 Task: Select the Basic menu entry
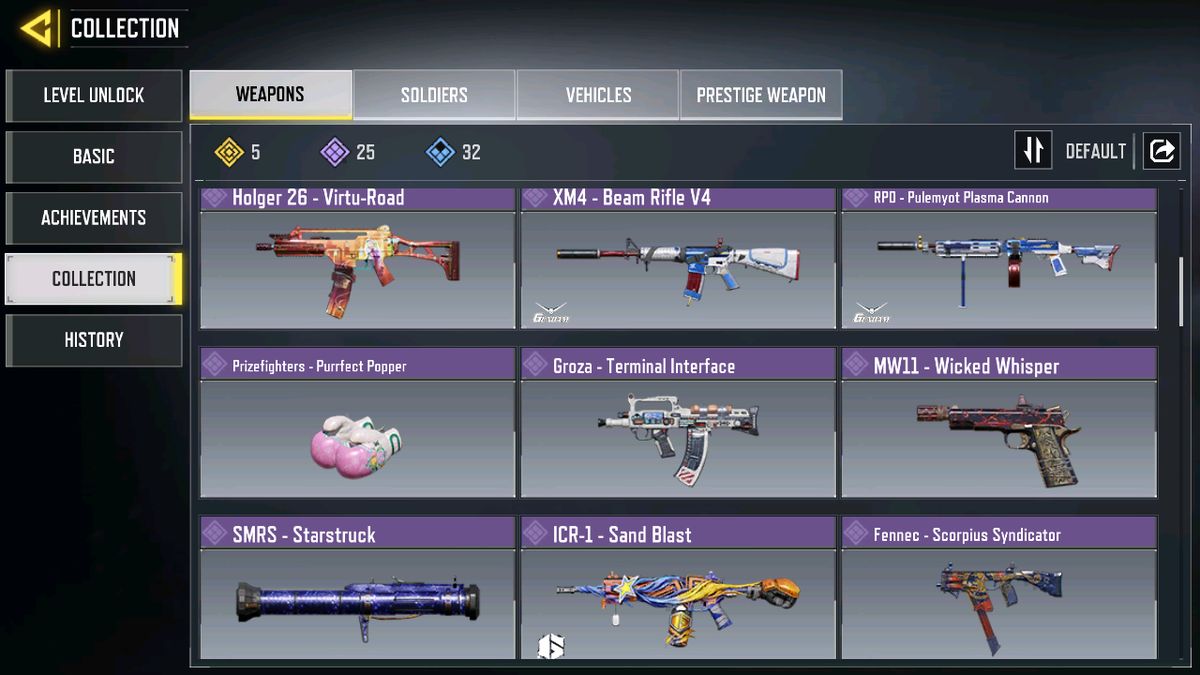point(94,157)
